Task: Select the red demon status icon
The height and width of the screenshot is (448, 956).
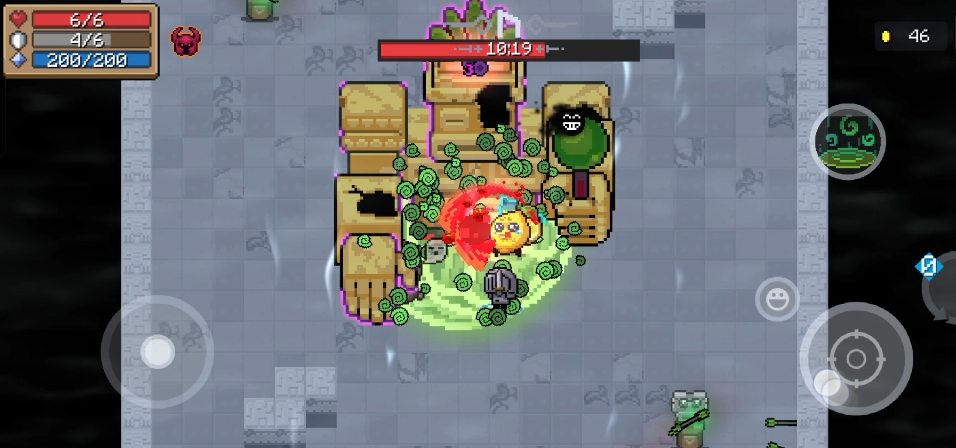Action: pyautogui.click(x=185, y=41)
